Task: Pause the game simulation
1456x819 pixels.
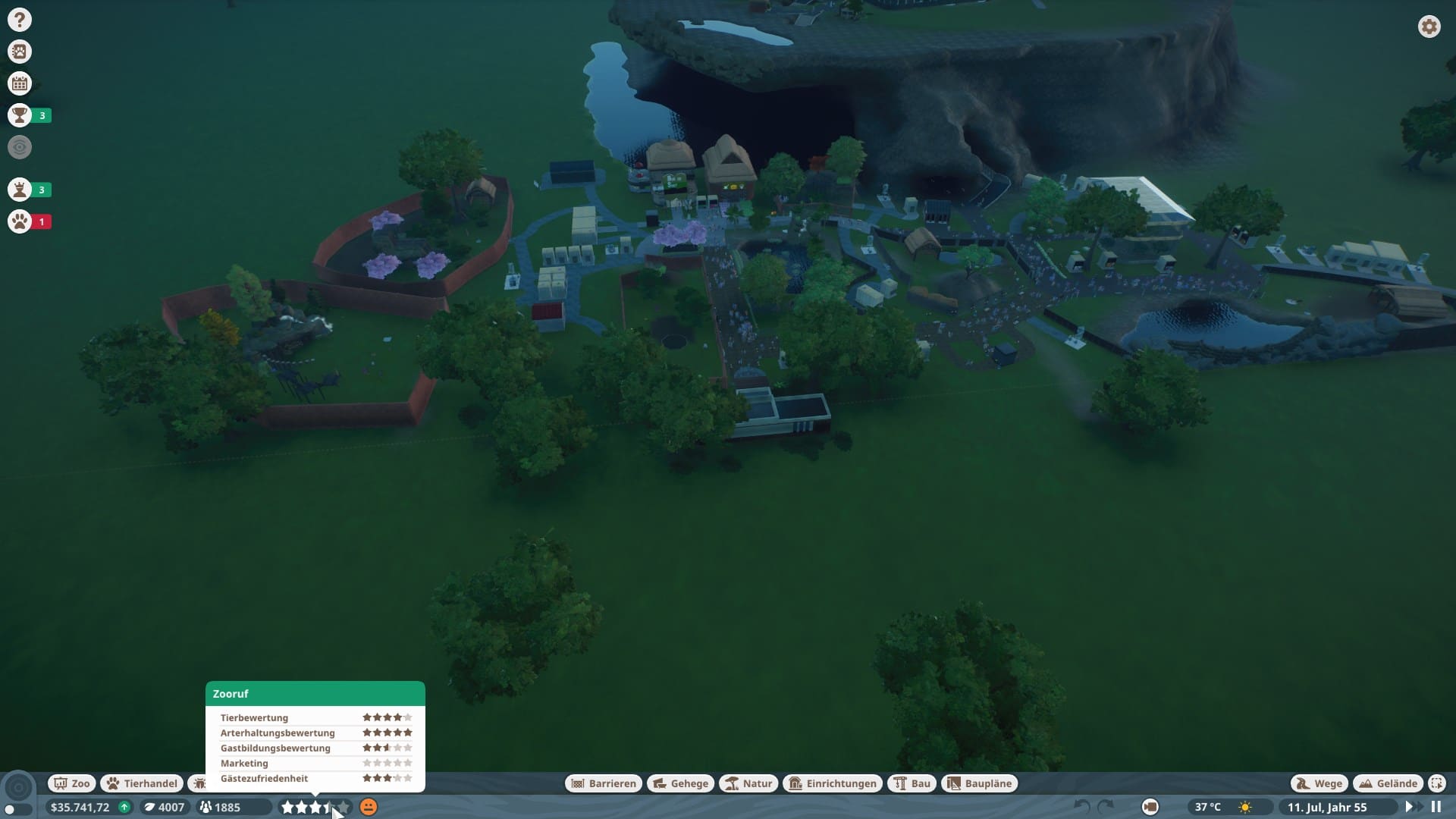Action: point(1436,807)
